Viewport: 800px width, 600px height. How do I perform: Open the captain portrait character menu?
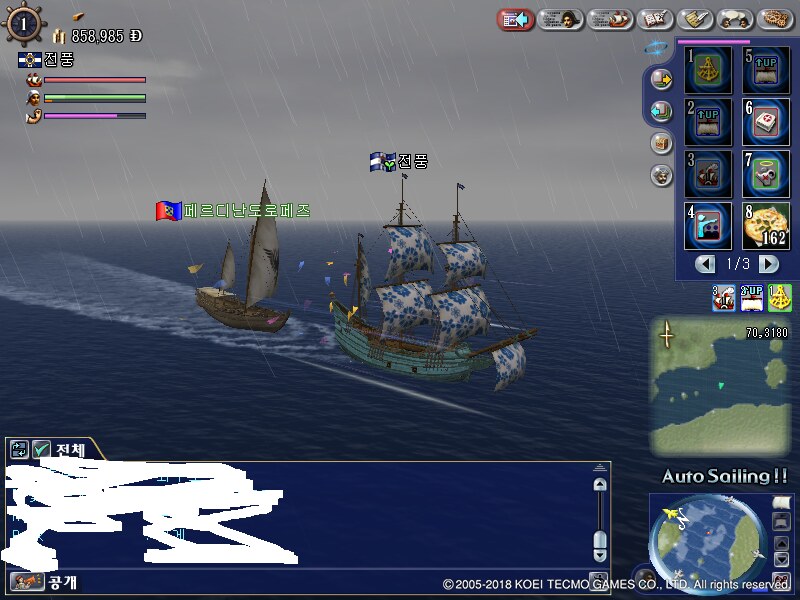coord(561,19)
